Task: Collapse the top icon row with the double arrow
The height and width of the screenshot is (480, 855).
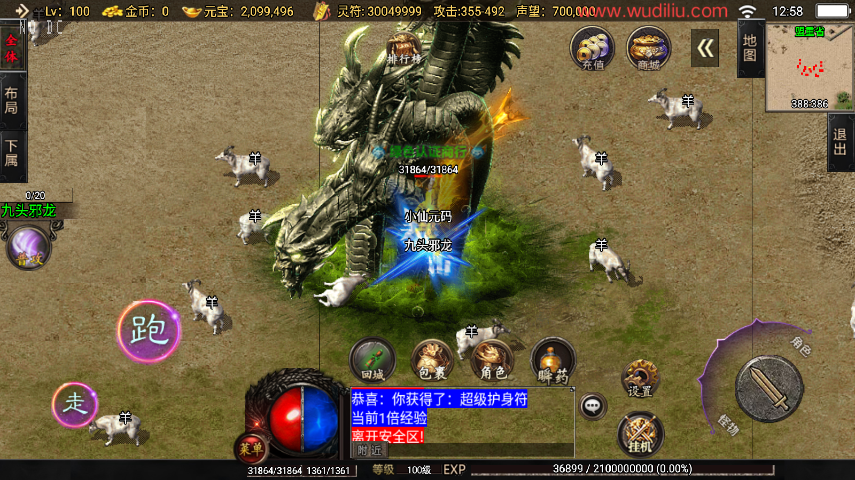Action: pyautogui.click(x=705, y=47)
